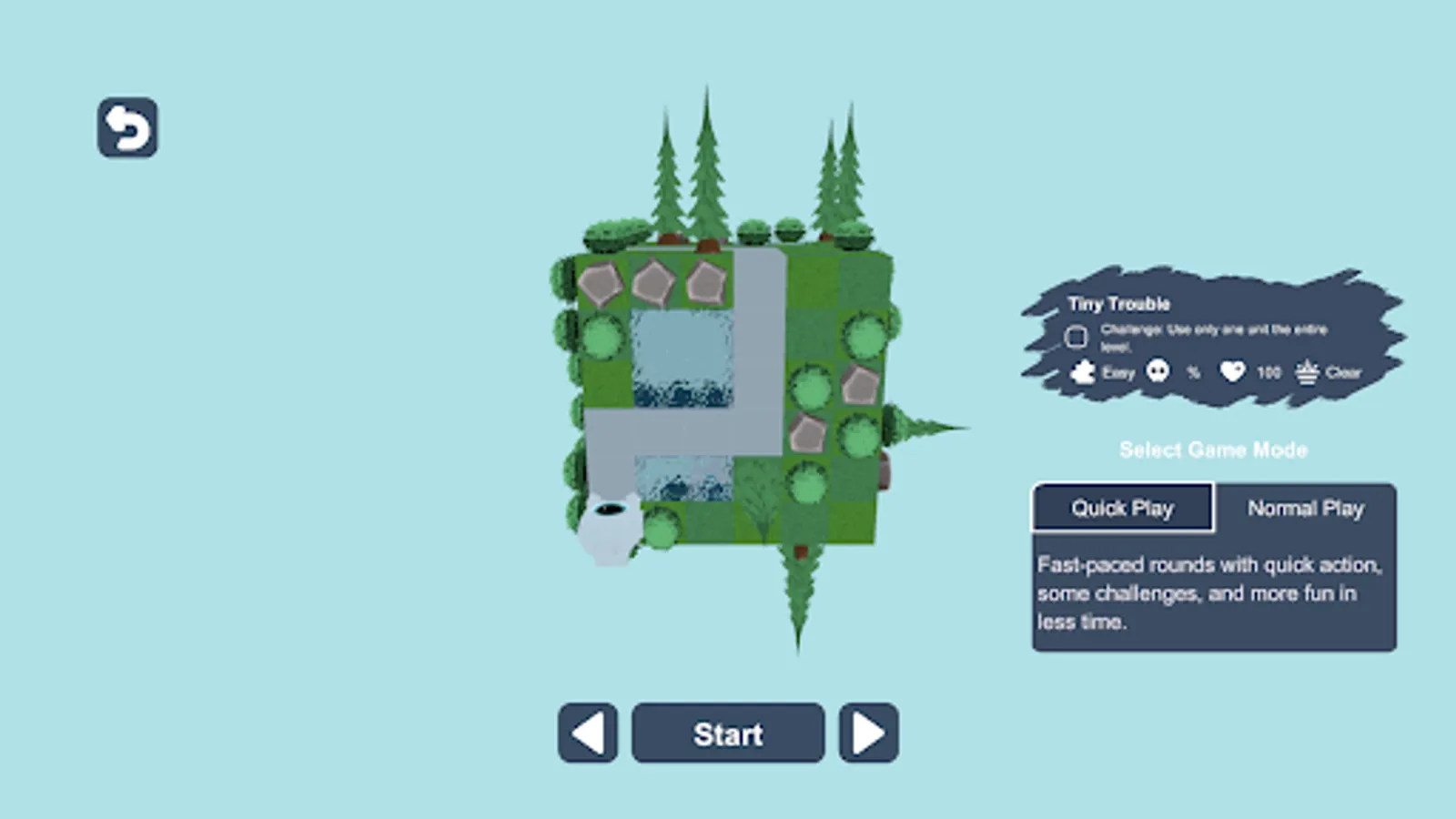Switch to the Normal Play tab
Viewport: 1456px width, 819px height.
click(1307, 508)
